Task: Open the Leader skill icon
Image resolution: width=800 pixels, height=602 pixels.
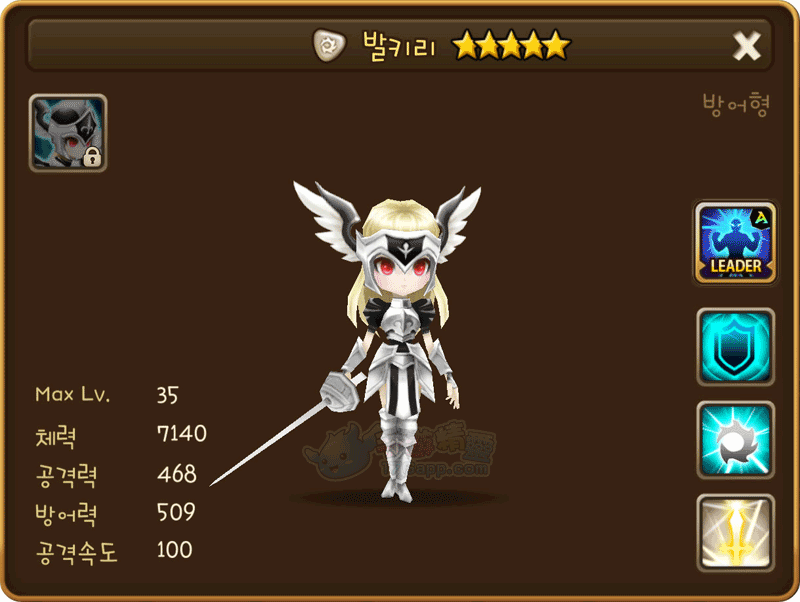Action: point(736,243)
